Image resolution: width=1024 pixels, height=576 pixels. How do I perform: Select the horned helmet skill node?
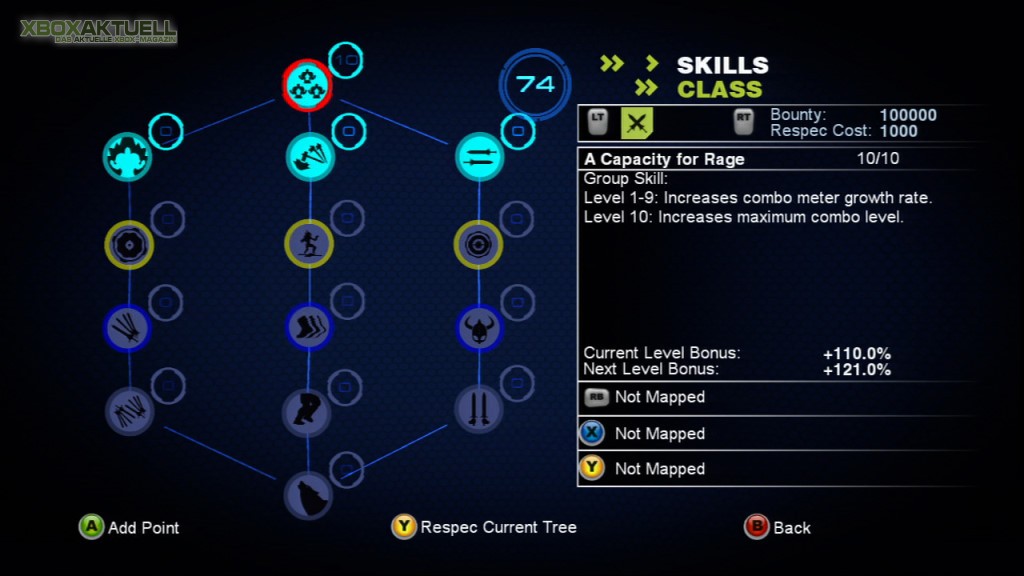[x=478, y=327]
